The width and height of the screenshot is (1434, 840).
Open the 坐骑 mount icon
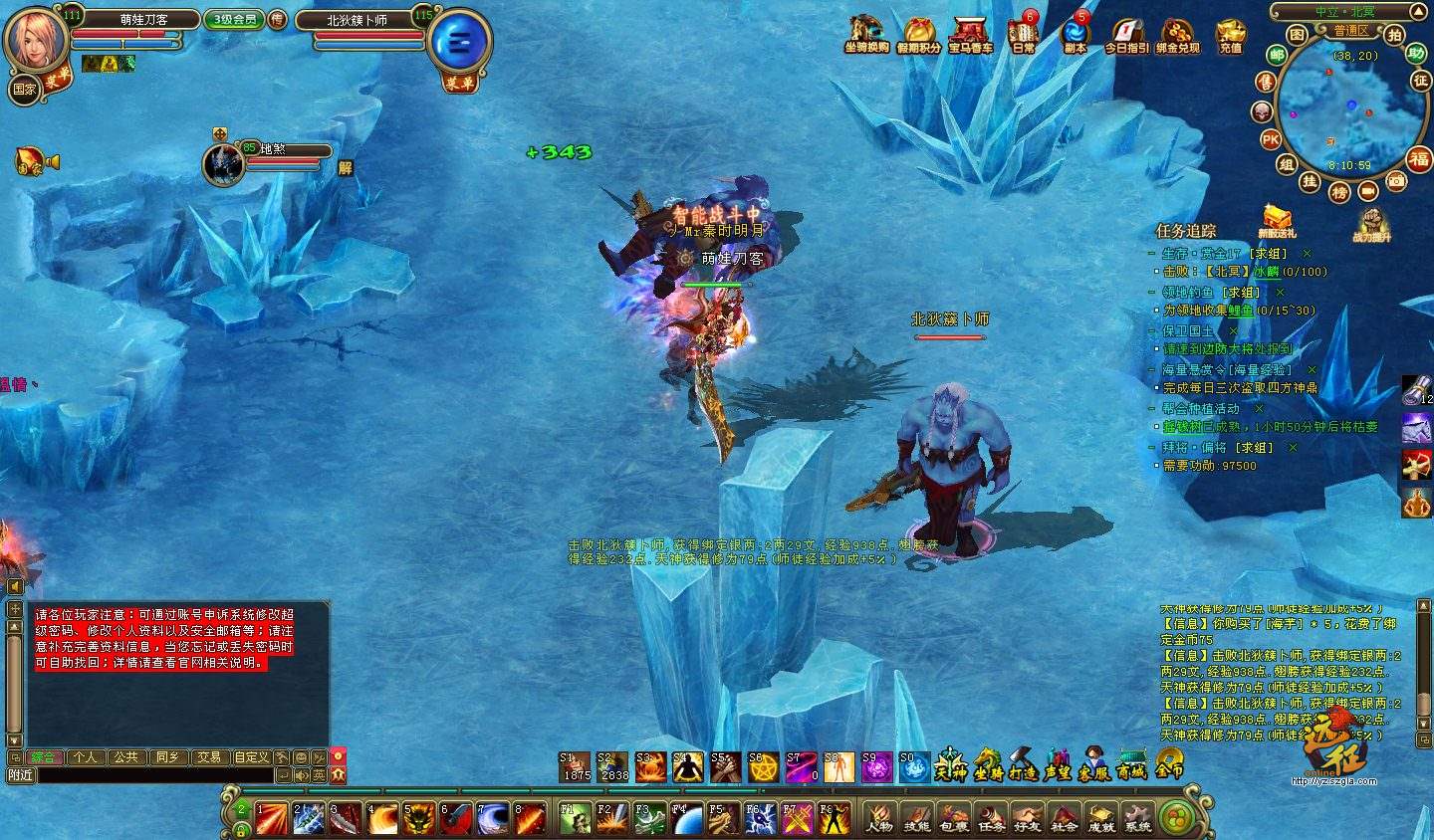click(x=988, y=765)
